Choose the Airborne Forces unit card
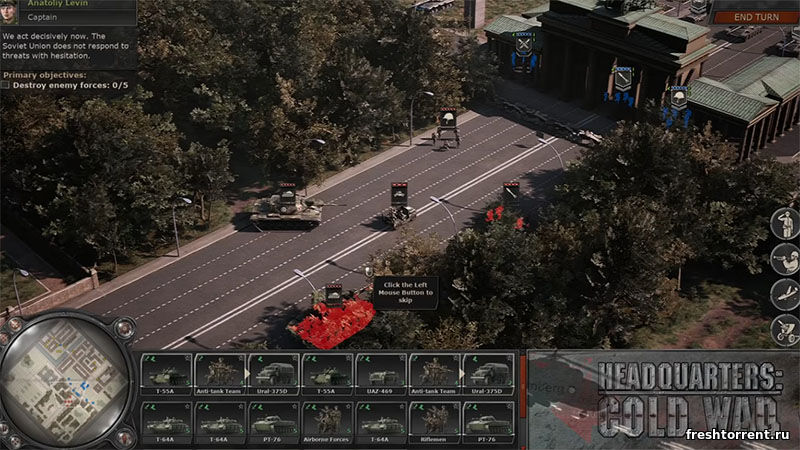Screen dimensions: 800x450 click(x=326, y=420)
